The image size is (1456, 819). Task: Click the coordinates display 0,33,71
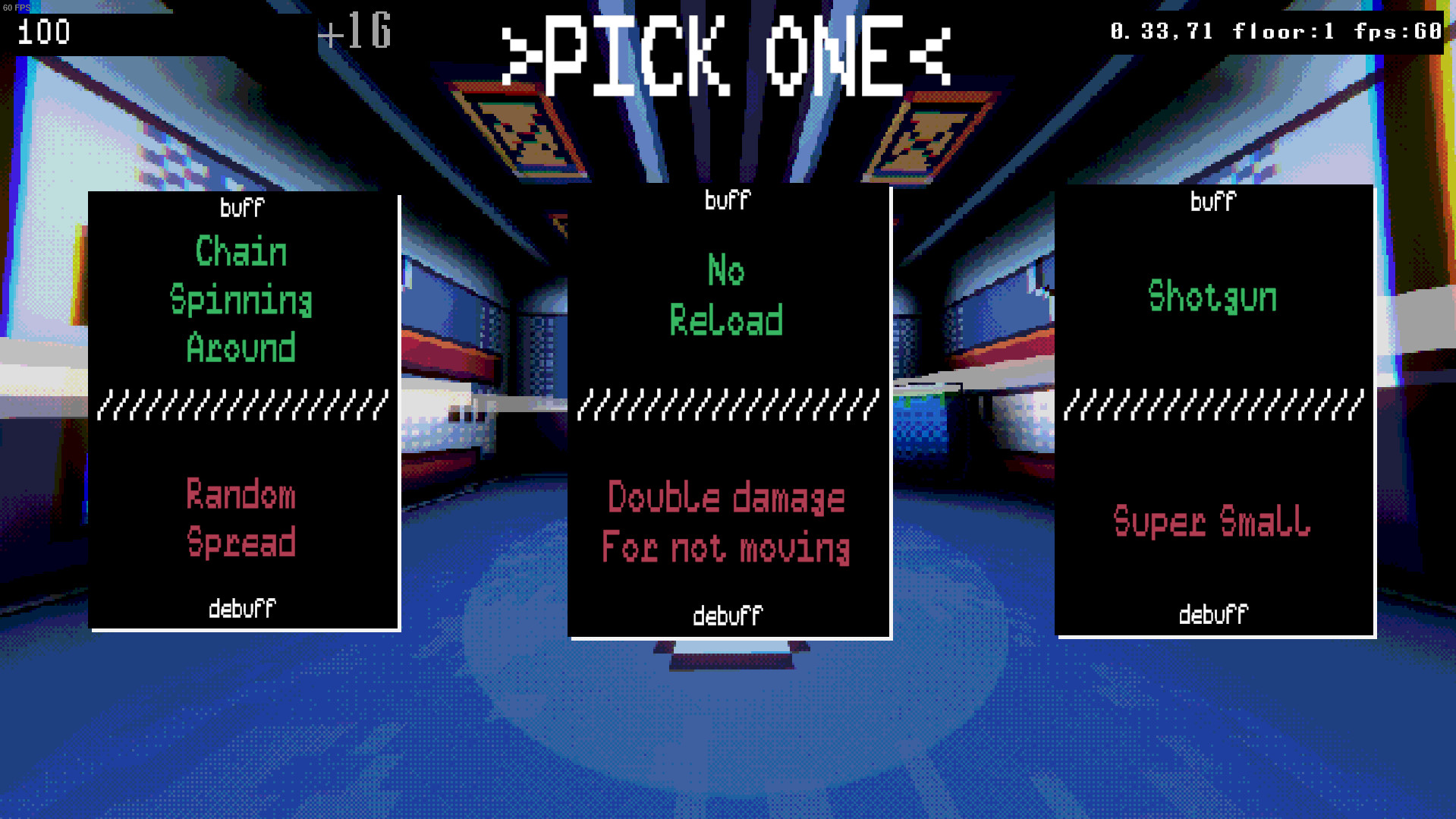point(1162,31)
